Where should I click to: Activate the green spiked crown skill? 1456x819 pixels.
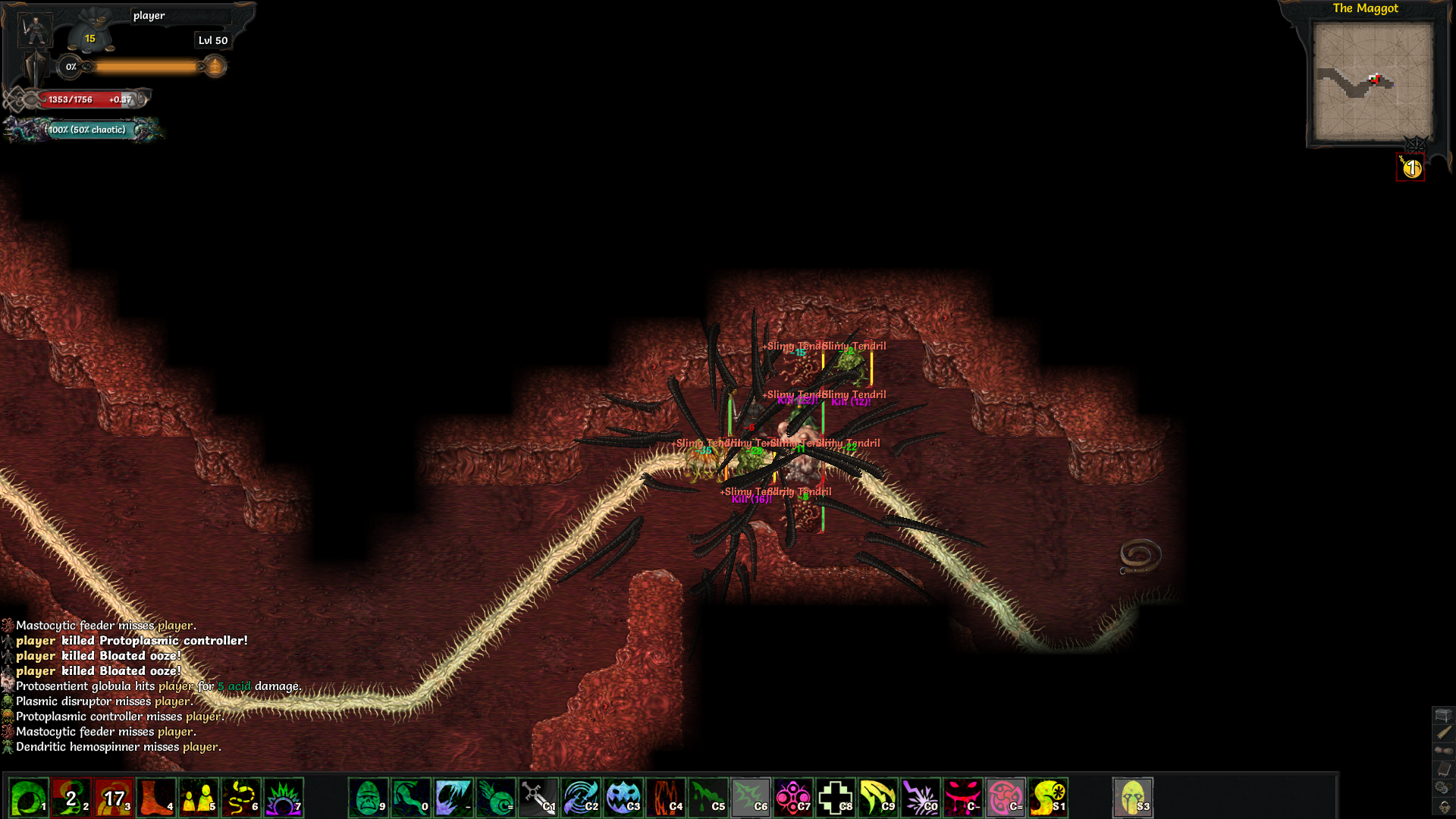pyautogui.click(x=284, y=799)
